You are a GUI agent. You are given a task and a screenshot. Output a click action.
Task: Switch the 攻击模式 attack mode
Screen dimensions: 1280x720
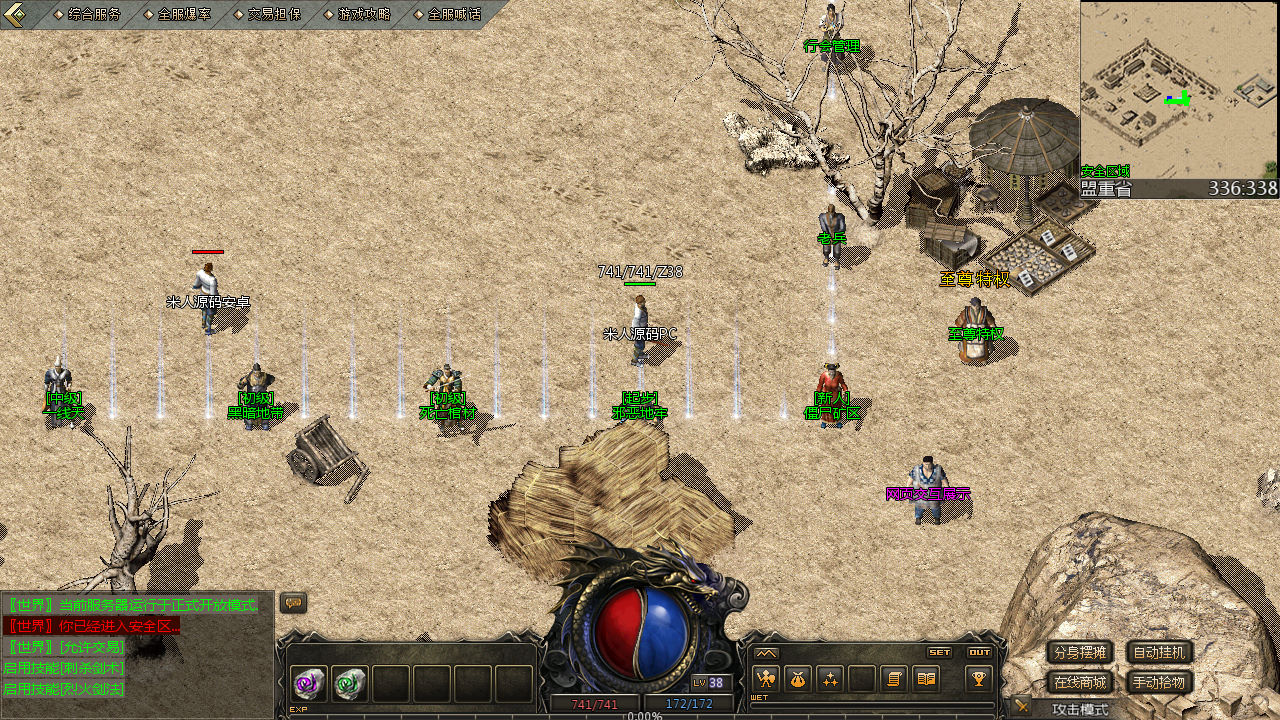pos(1080,709)
